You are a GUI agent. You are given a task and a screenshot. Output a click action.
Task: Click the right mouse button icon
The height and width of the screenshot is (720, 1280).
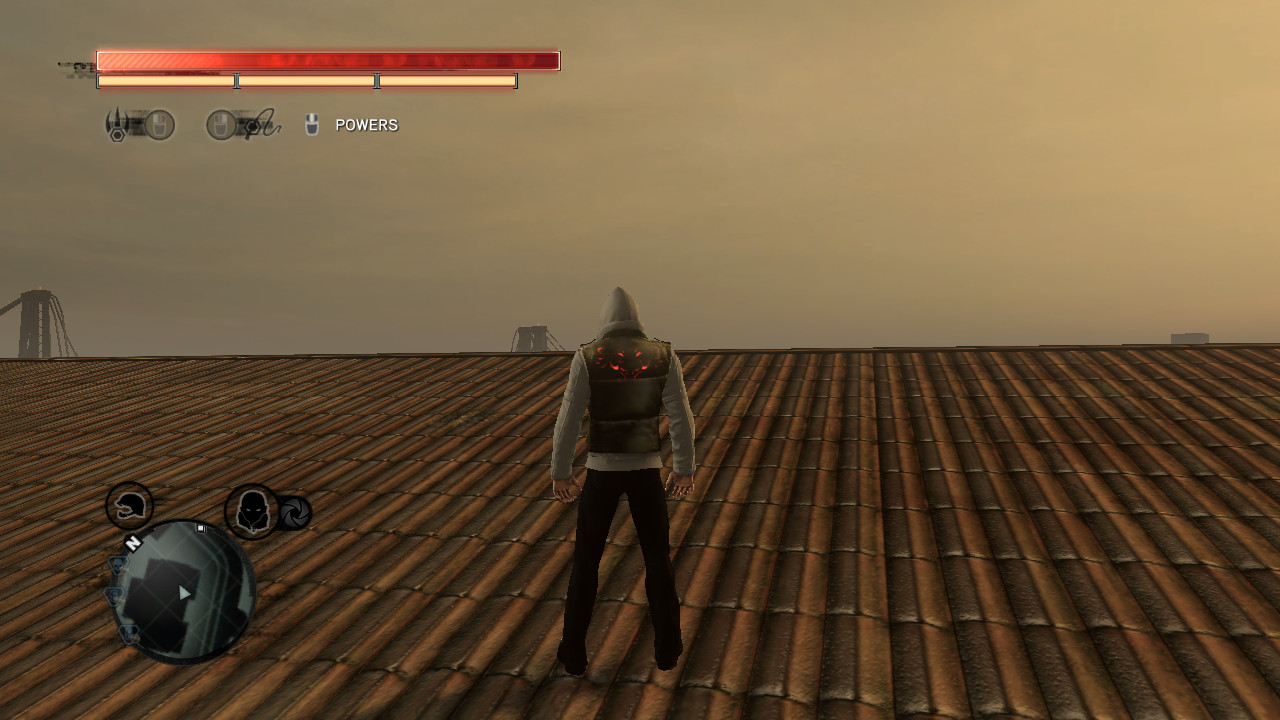tap(219, 122)
